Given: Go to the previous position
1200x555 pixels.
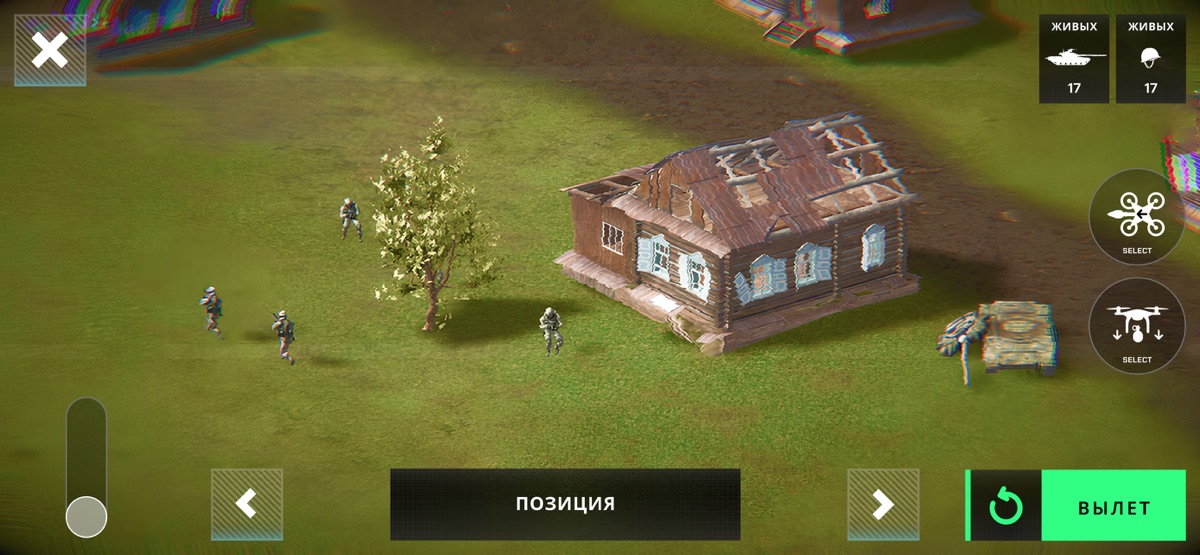Looking at the screenshot, I should 247,504.
